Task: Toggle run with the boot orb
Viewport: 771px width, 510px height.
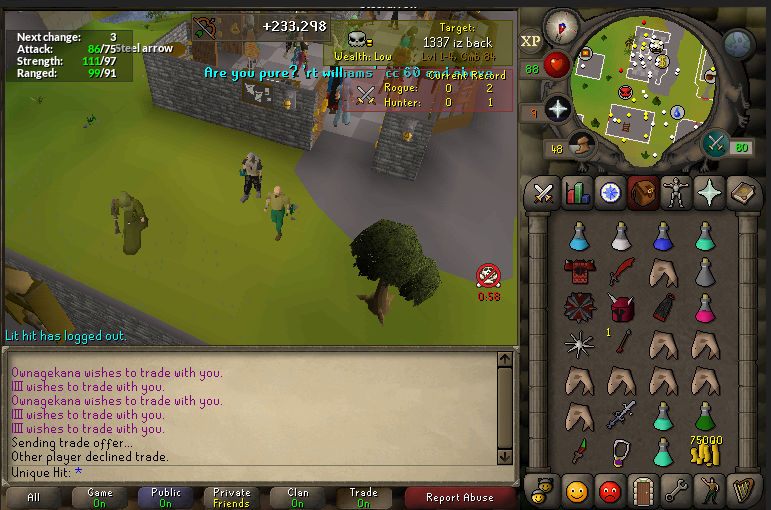Action: click(580, 146)
